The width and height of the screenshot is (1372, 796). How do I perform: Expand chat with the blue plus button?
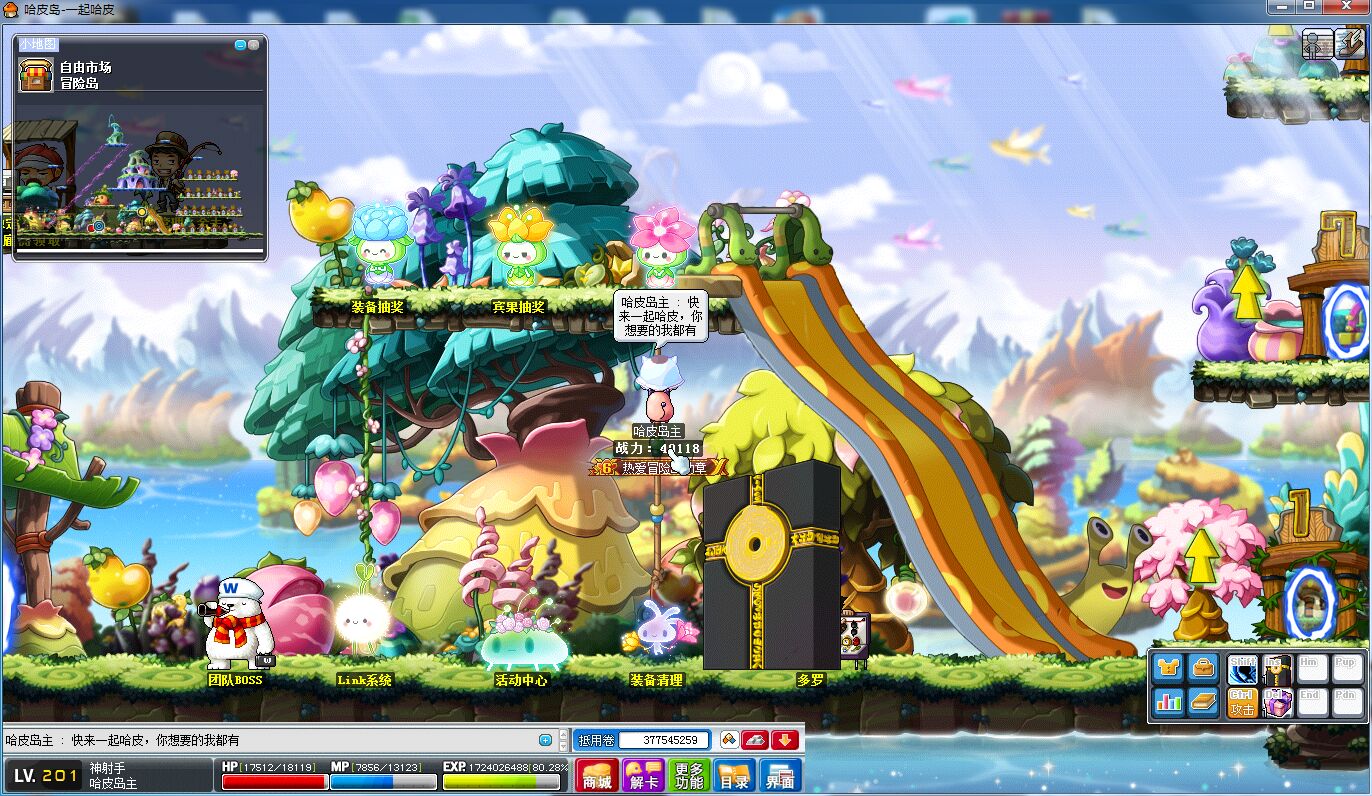point(545,740)
